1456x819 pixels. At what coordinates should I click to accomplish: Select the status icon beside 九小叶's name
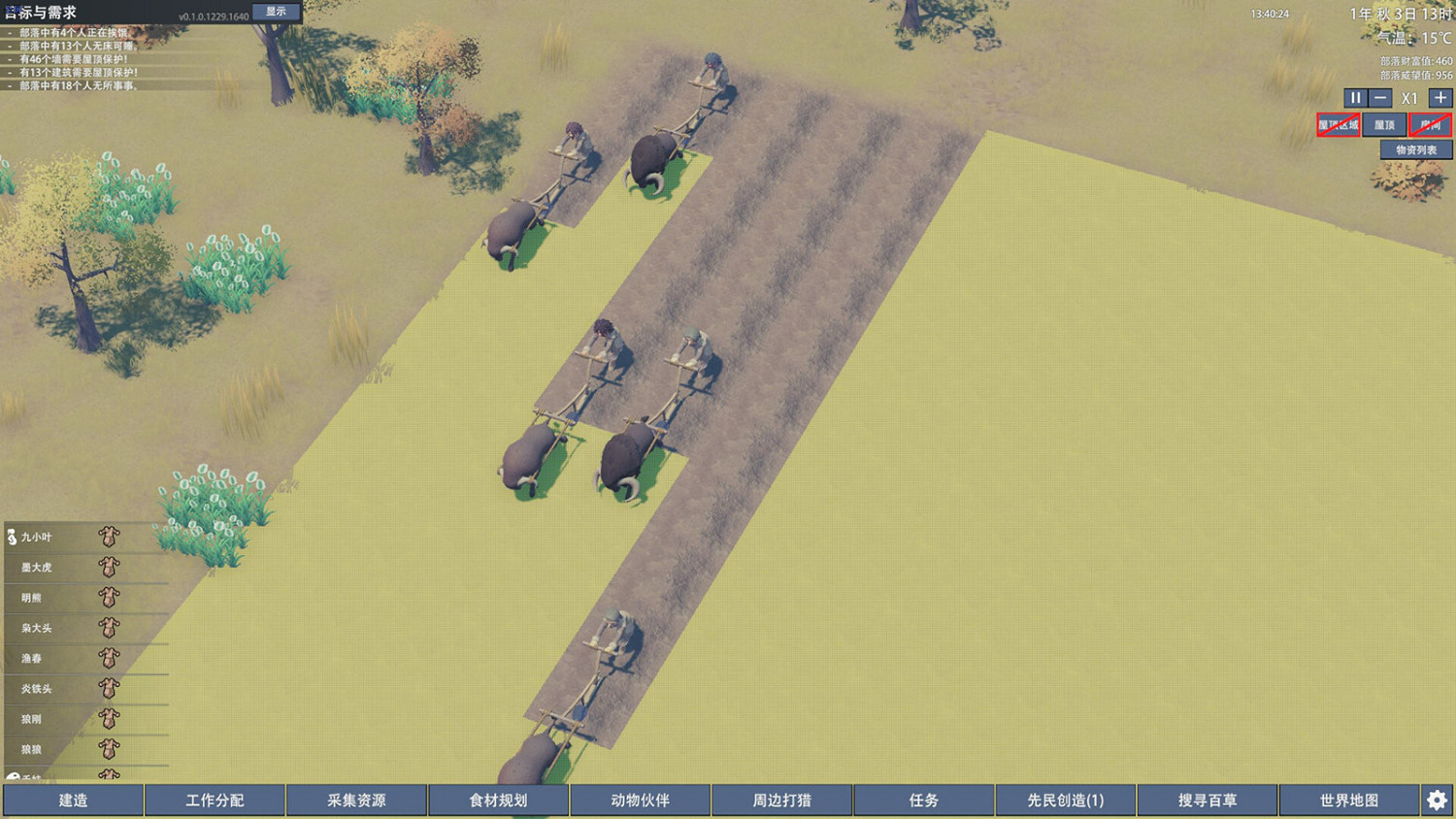point(10,537)
